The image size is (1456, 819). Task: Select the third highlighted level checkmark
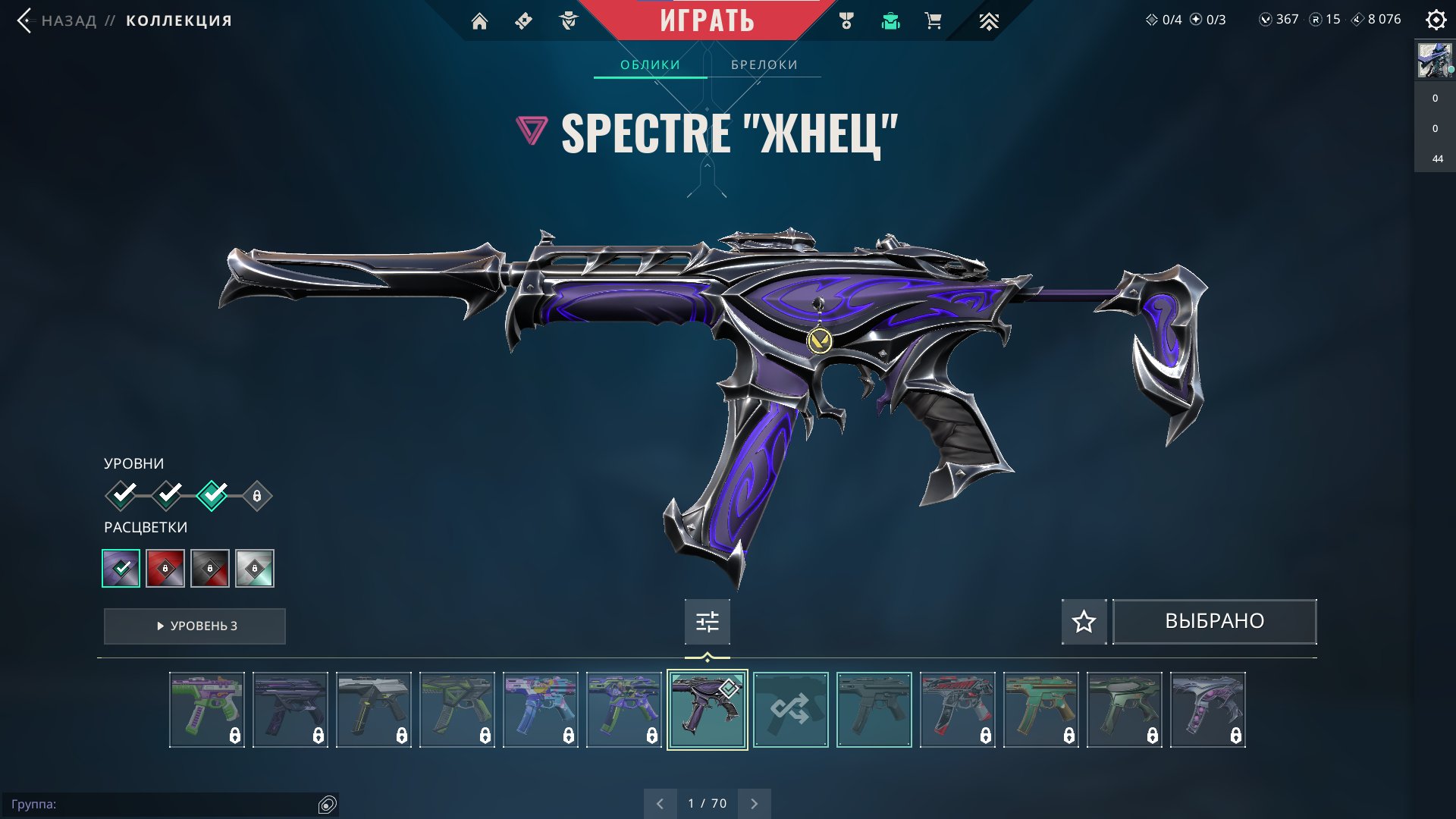(x=212, y=495)
